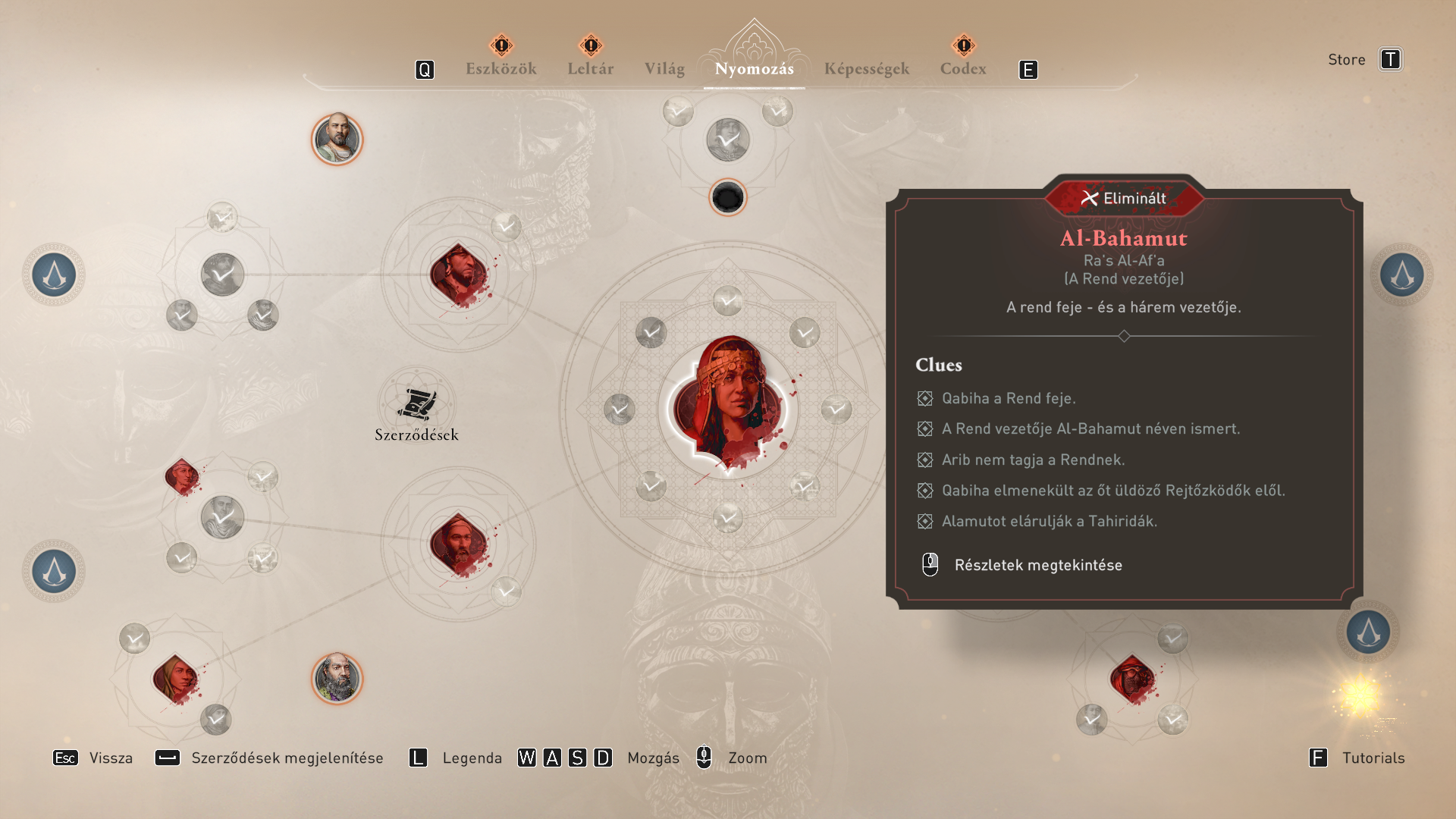
Task: Switch to the Eszközök tab
Action: tap(500, 69)
